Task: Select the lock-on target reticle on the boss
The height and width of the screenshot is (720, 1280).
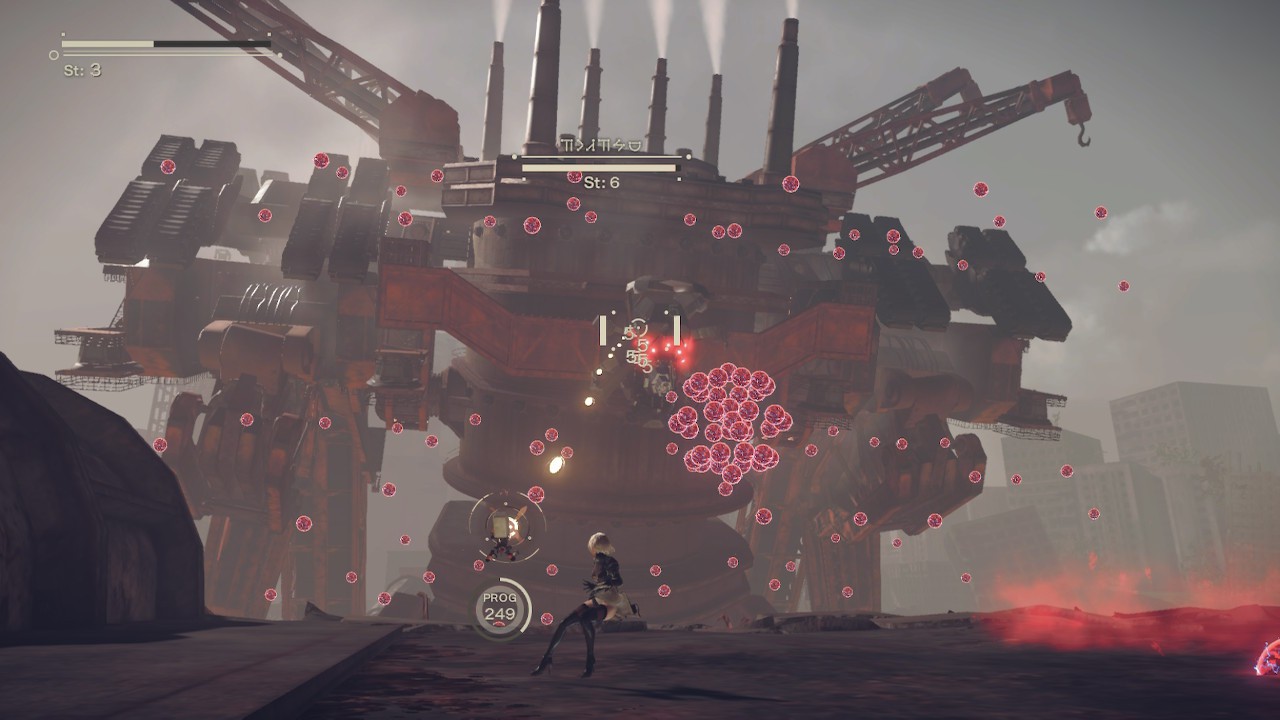Action: coord(639,331)
